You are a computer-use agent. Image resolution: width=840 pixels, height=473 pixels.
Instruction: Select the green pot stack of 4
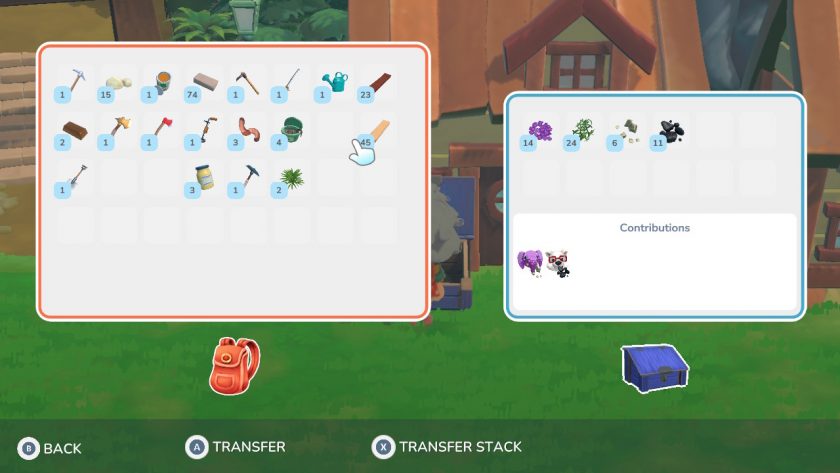pos(291,132)
